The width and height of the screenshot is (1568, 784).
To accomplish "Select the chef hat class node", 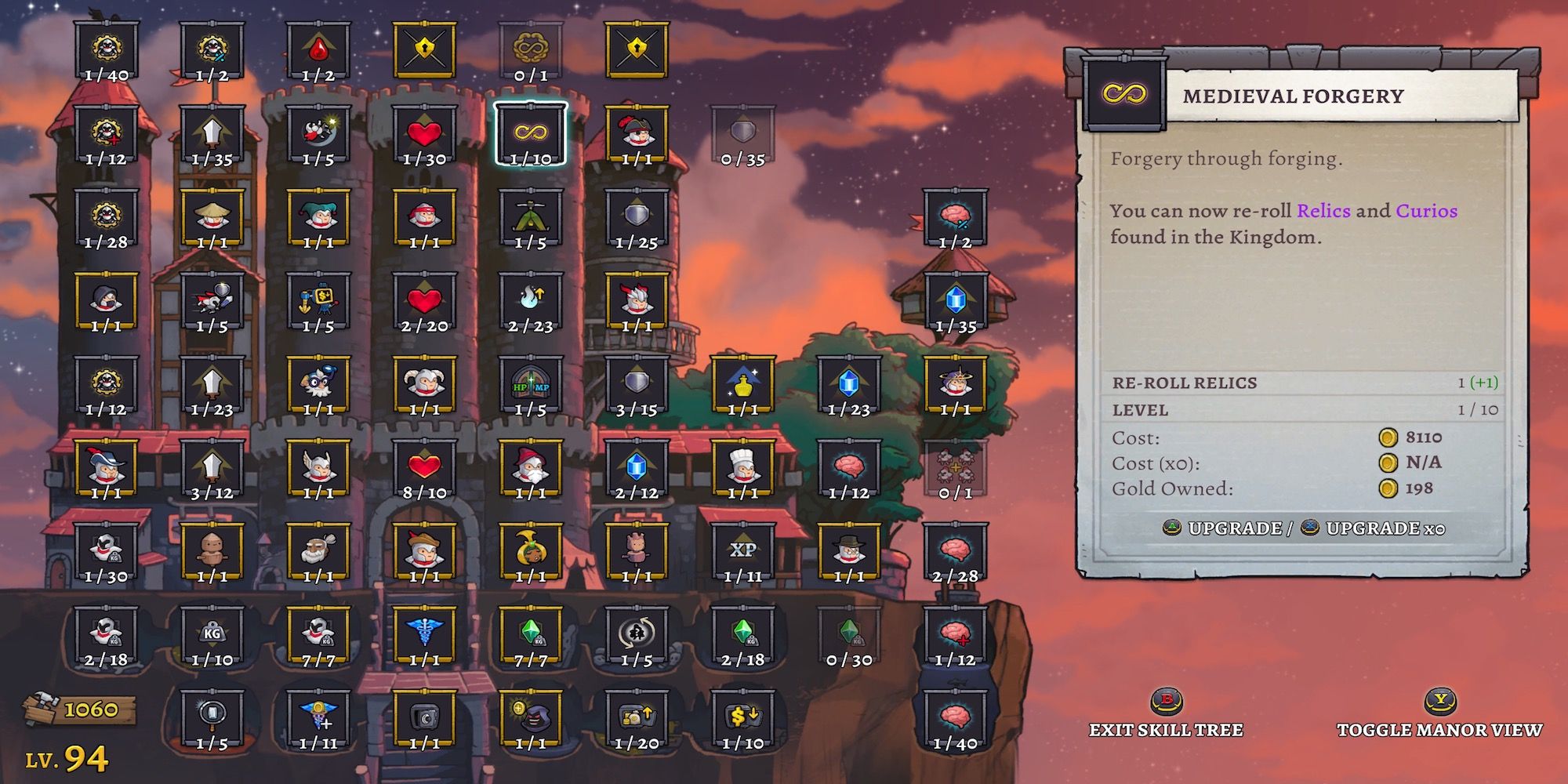I will pyautogui.click(x=742, y=468).
